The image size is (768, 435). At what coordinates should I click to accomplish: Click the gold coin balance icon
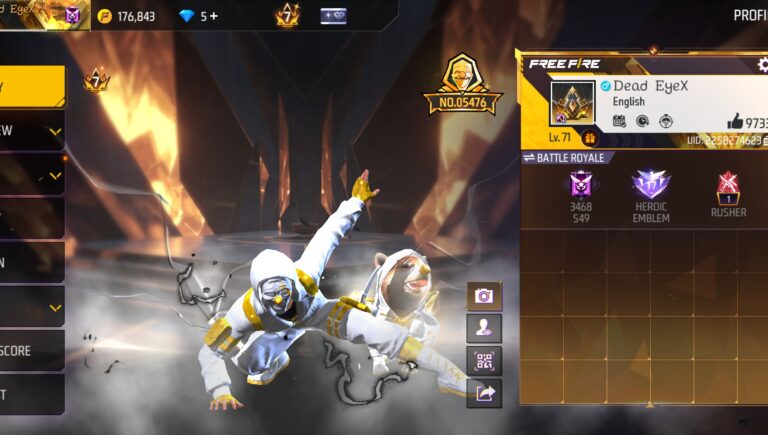[x=105, y=16]
